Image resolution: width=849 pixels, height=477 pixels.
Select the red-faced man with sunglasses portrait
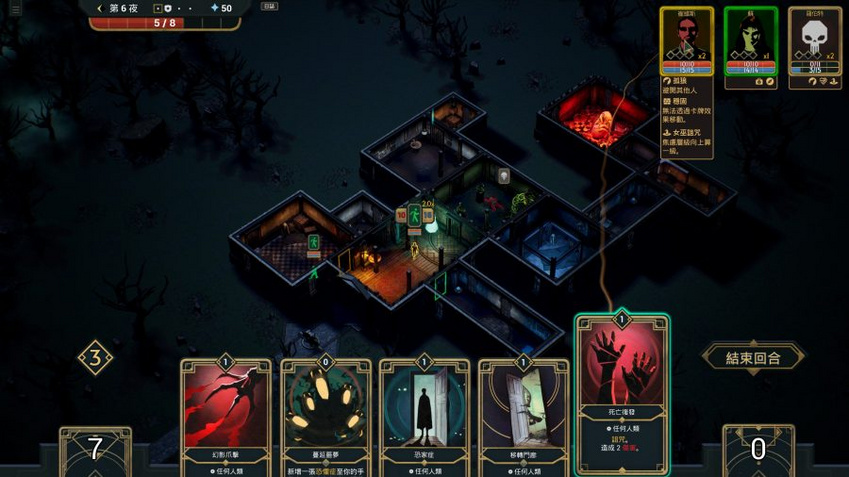tap(686, 40)
